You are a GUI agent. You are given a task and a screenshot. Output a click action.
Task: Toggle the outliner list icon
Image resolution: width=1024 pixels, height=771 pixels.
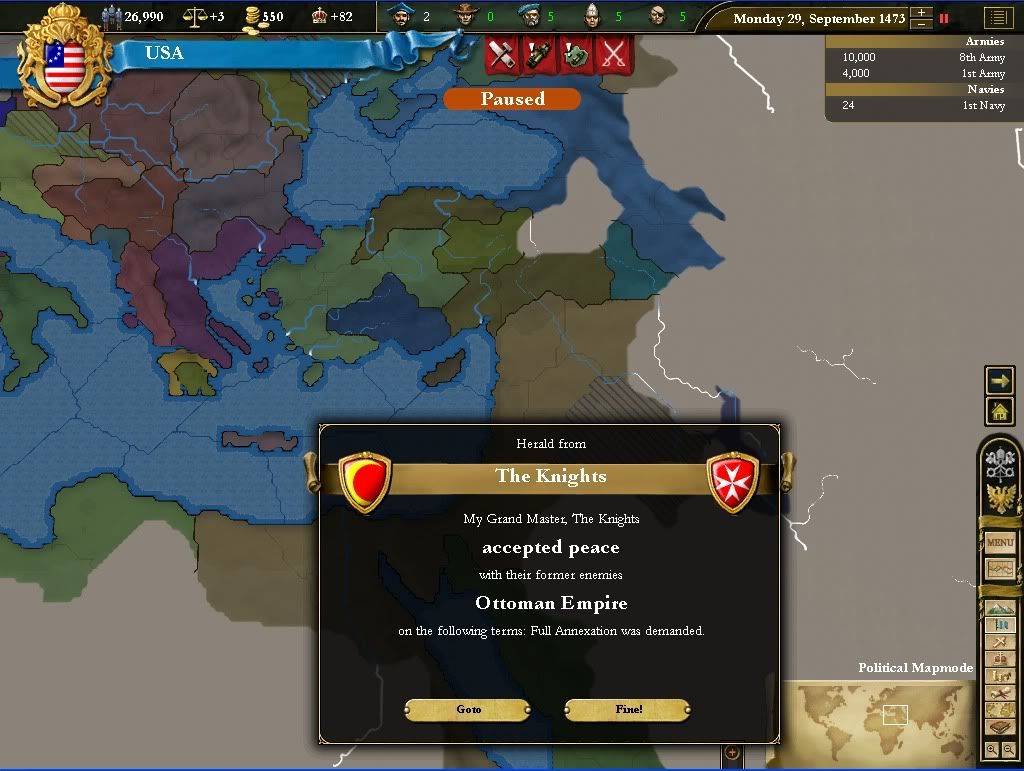[997, 18]
